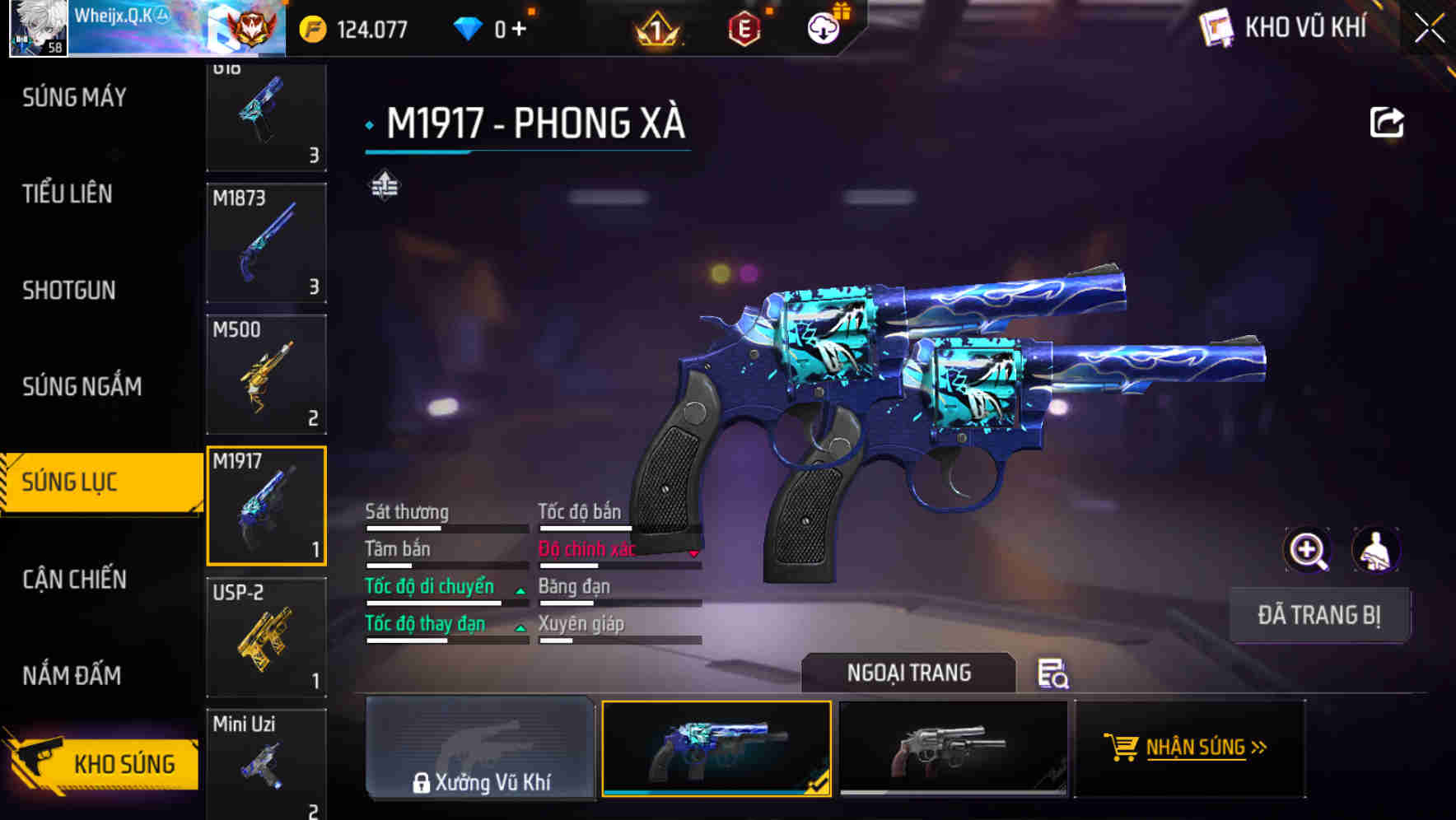Open the share icon beside weapon name

pyautogui.click(x=1388, y=121)
